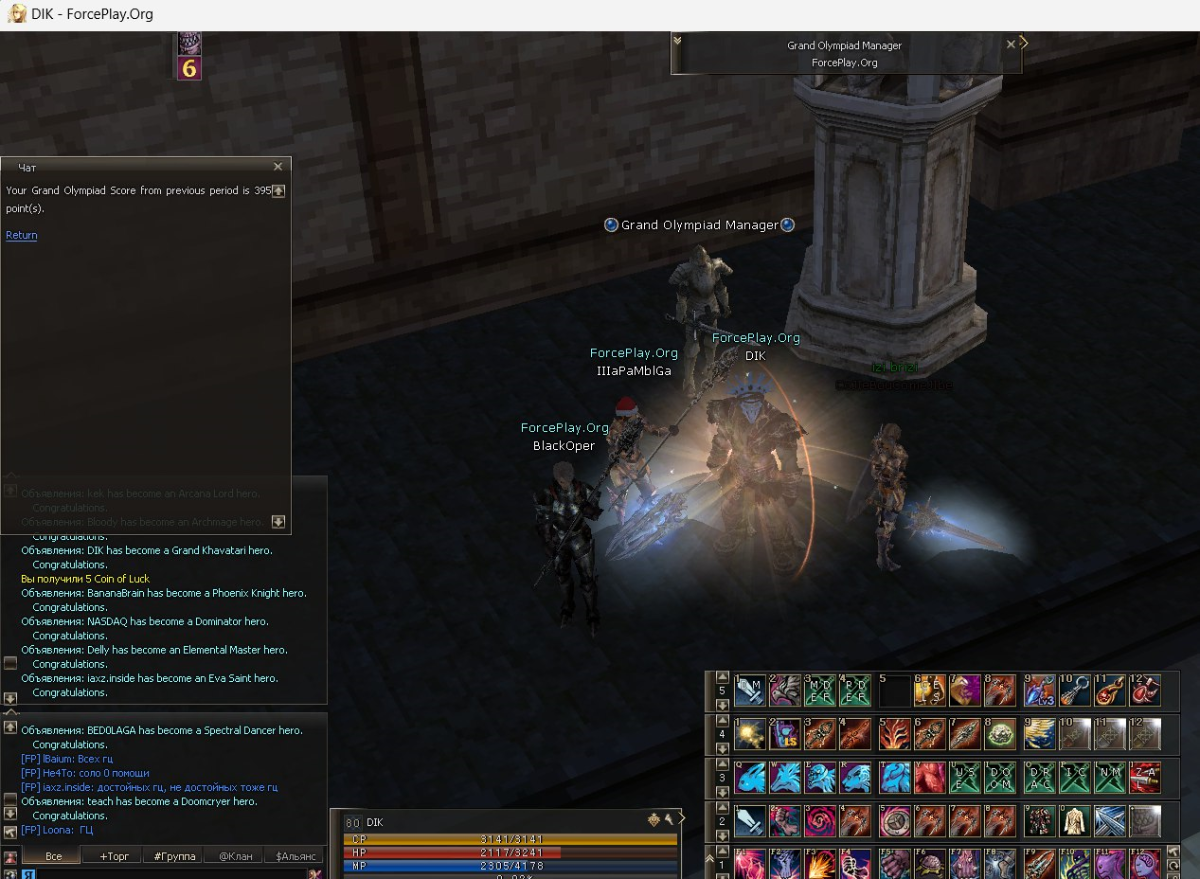Close the NPC chat dialog window
Viewport: 1200px width, 879px height.
coord(278,167)
